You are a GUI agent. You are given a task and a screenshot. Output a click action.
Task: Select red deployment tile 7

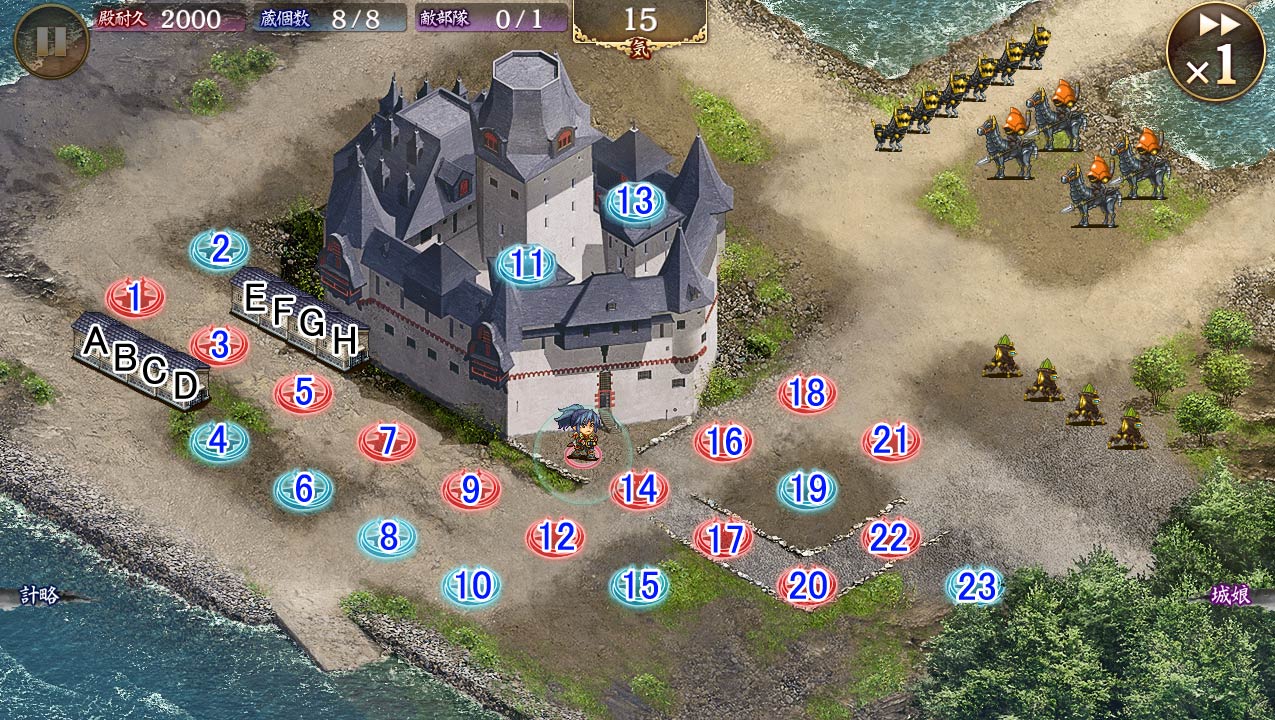click(387, 441)
